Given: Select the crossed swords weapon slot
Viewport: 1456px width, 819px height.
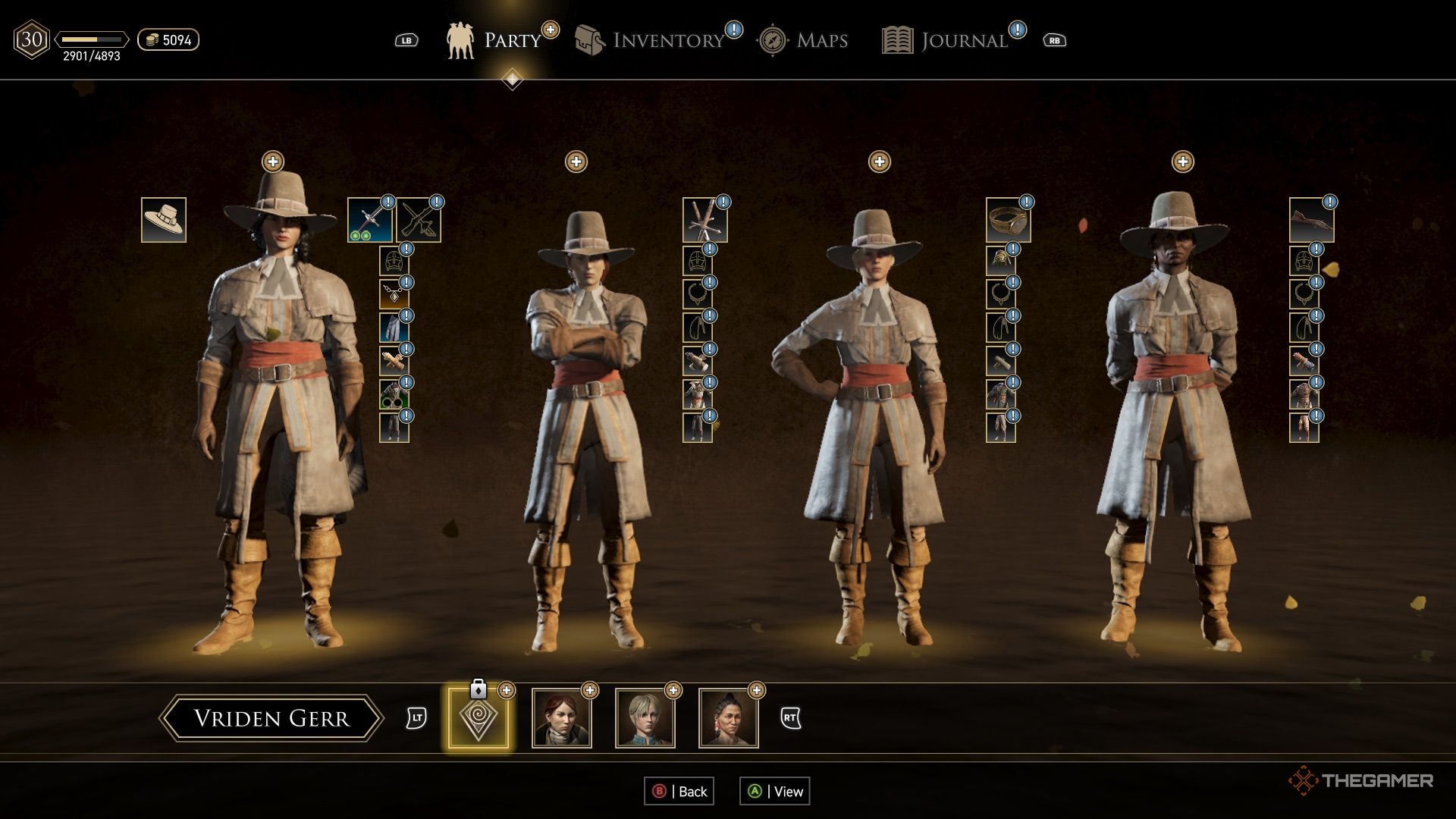Looking at the screenshot, I should click(x=704, y=220).
